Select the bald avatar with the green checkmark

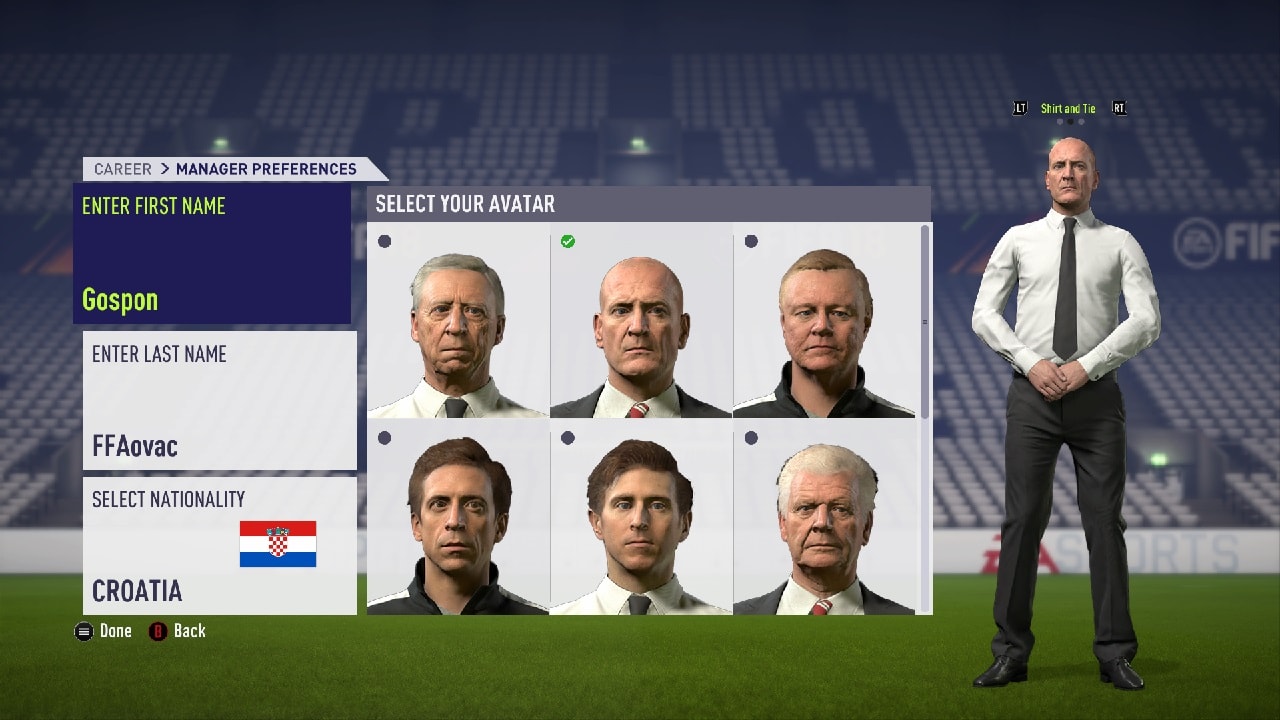click(x=641, y=320)
